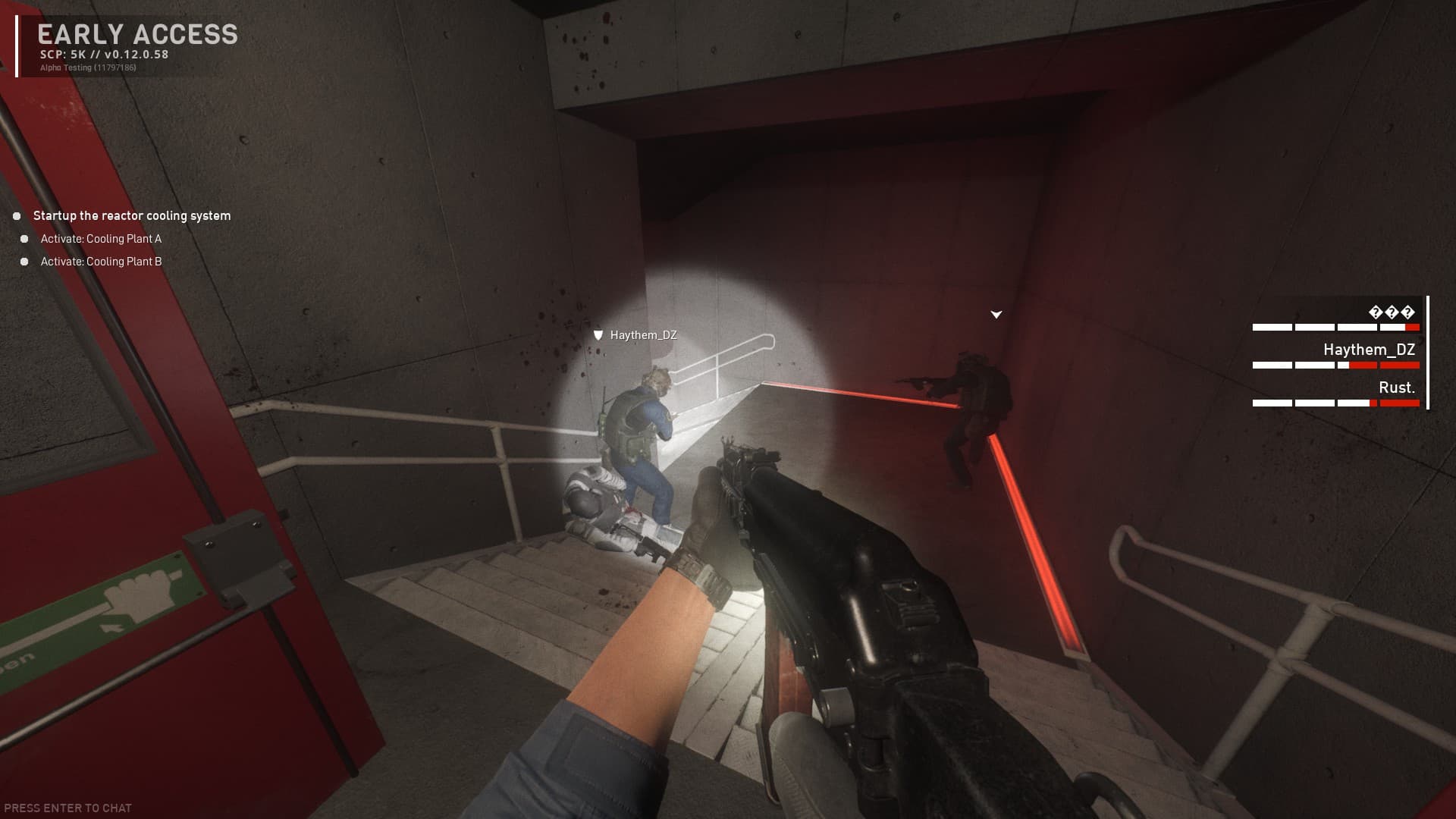The height and width of the screenshot is (819, 1456).
Task: Click the white waypoint arrow marker
Action: (995, 313)
